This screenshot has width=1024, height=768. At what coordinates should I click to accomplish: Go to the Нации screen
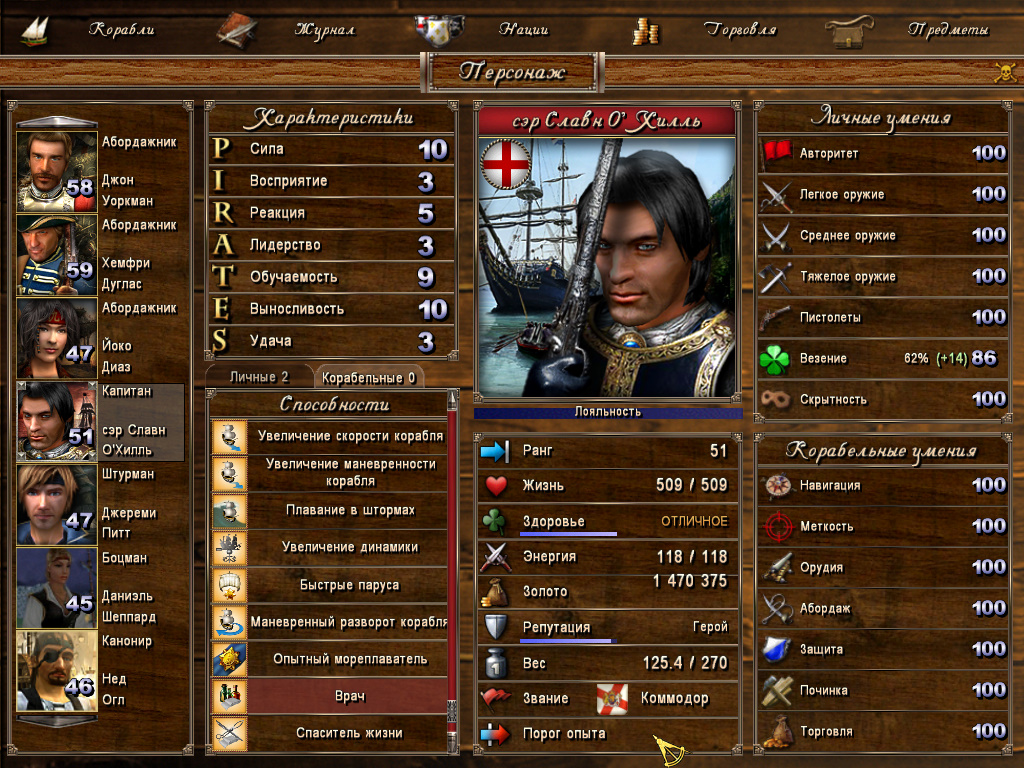pyautogui.click(x=525, y=30)
